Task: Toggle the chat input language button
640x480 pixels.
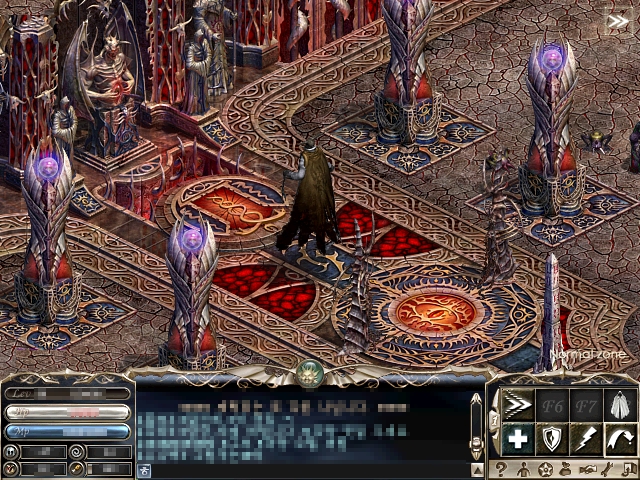Action: click(x=144, y=469)
